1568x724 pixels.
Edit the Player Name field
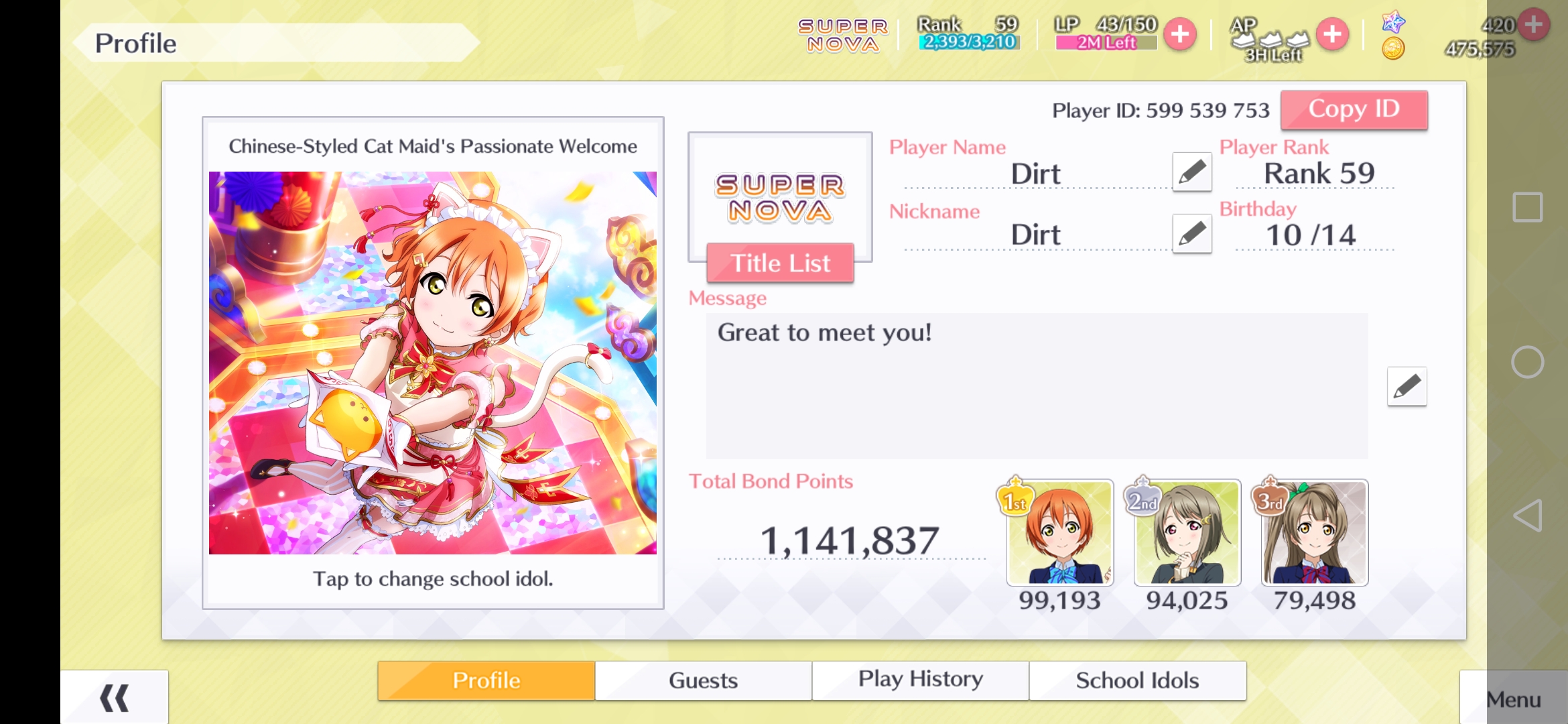[x=1192, y=172]
